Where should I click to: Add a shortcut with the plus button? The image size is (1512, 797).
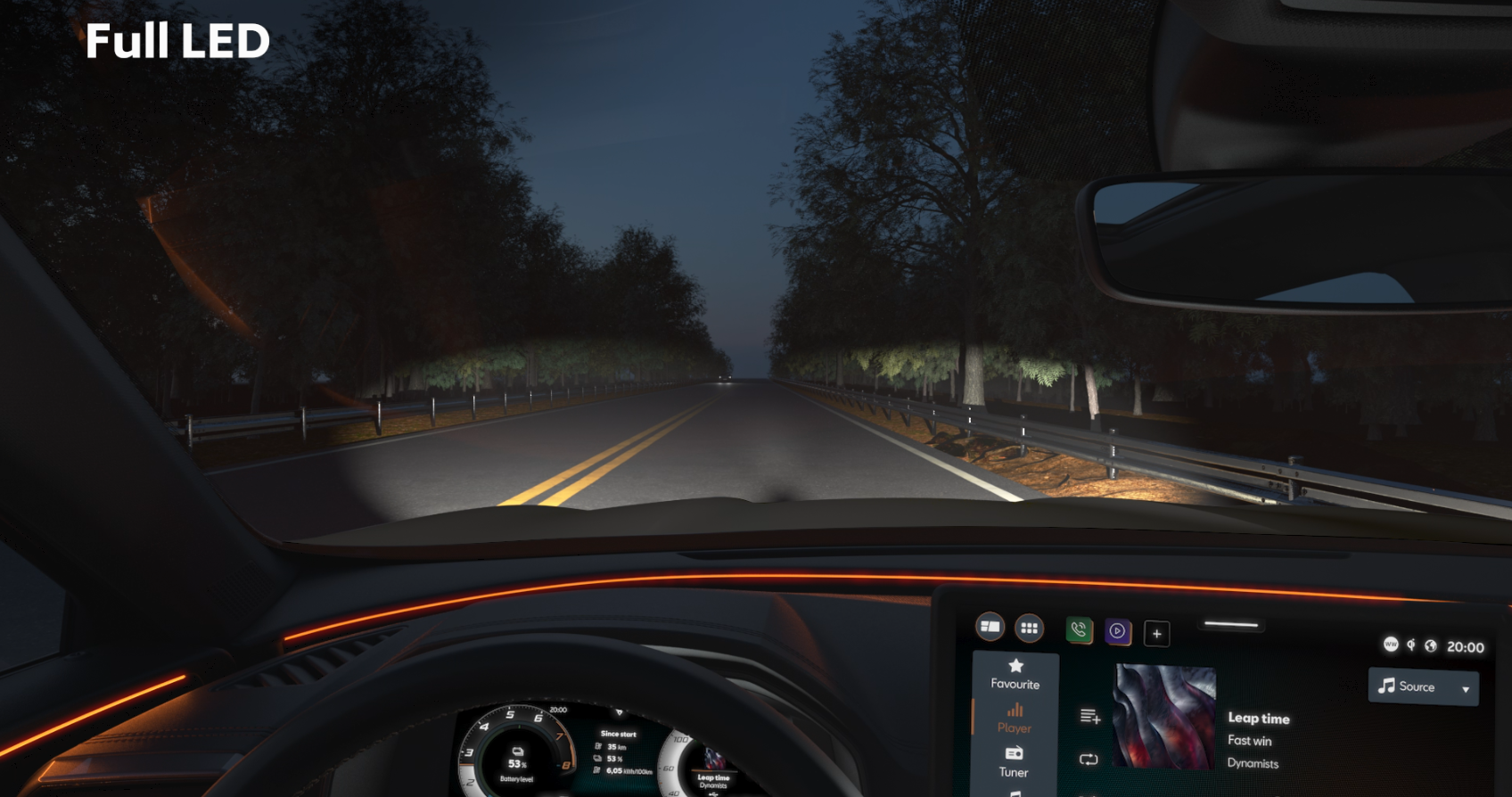click(1156, 634)
